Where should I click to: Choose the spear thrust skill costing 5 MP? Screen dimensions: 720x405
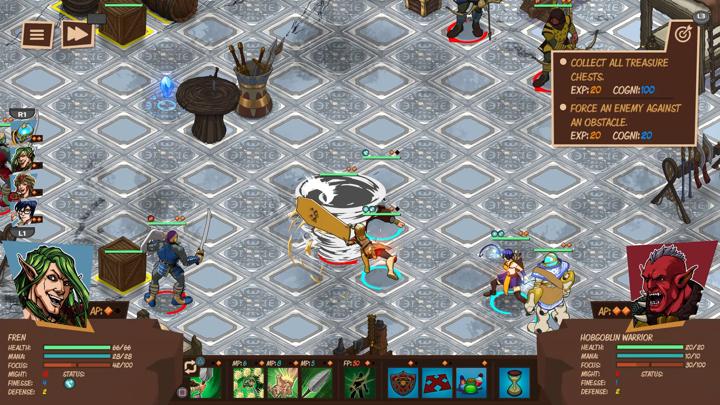tap(316, 383)
